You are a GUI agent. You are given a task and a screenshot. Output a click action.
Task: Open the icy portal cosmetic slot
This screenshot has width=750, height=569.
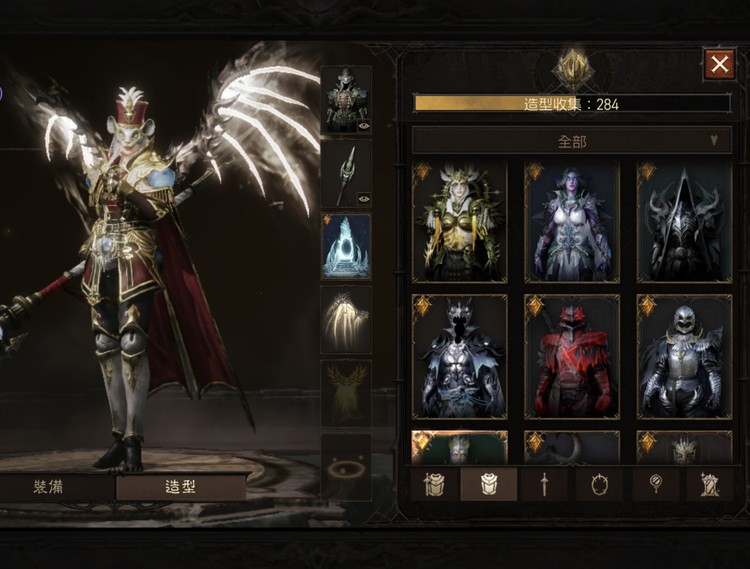346,246
